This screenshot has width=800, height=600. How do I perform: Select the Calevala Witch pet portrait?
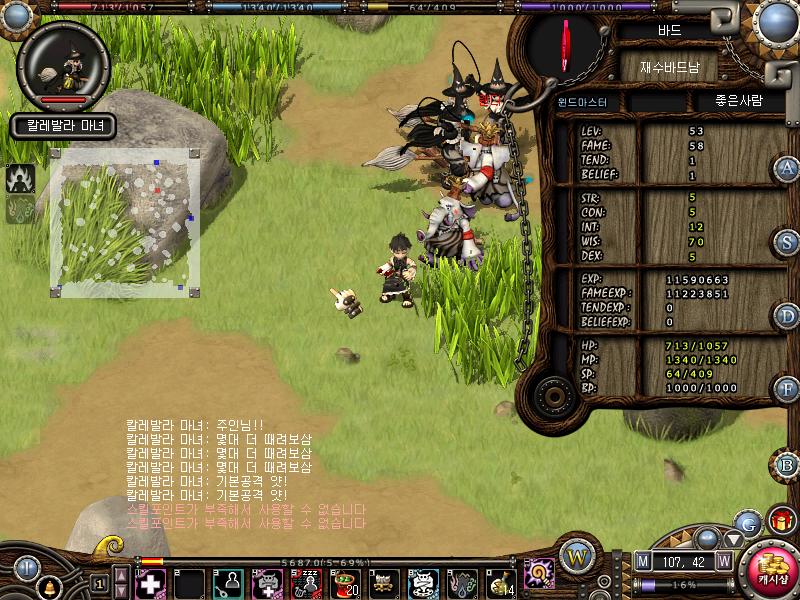coord(64,66)
